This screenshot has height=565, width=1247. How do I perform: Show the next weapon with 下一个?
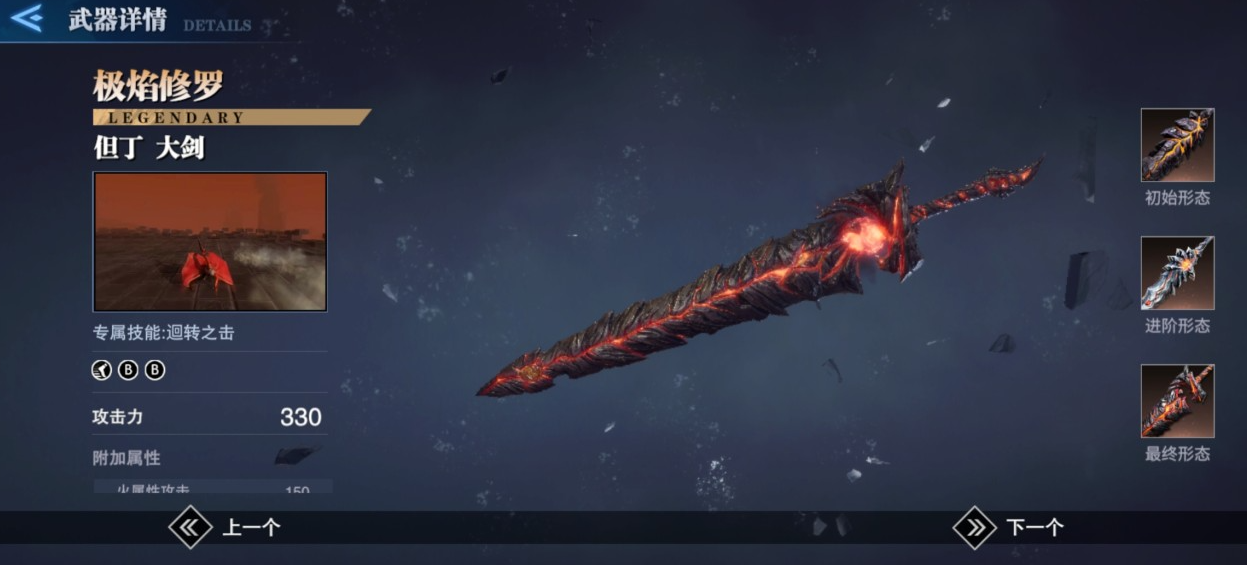click(1008, 527)
